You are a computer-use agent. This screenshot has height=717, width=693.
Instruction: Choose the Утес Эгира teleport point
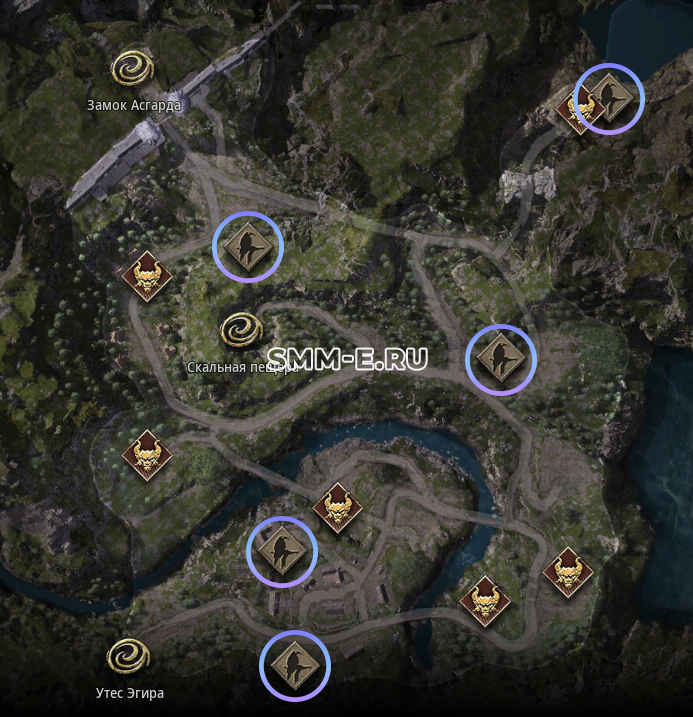coord(129,658)
